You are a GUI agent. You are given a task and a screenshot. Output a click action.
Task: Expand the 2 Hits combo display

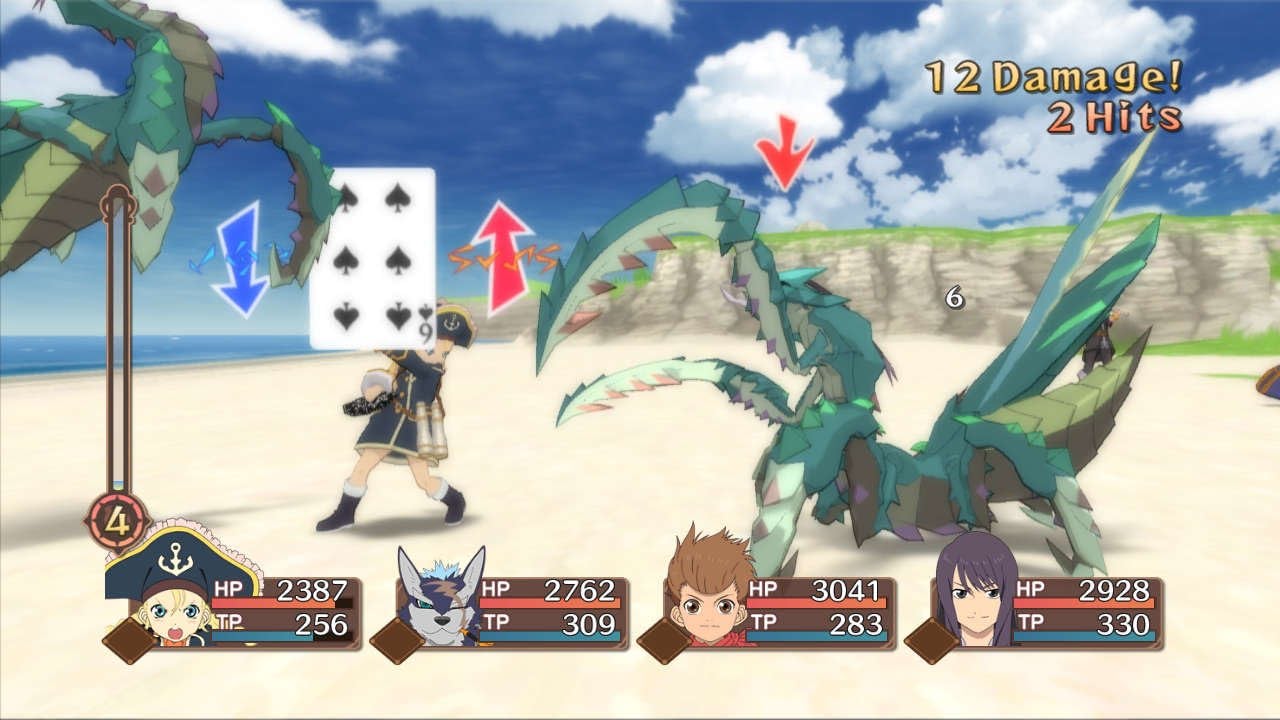[1115, 115]
